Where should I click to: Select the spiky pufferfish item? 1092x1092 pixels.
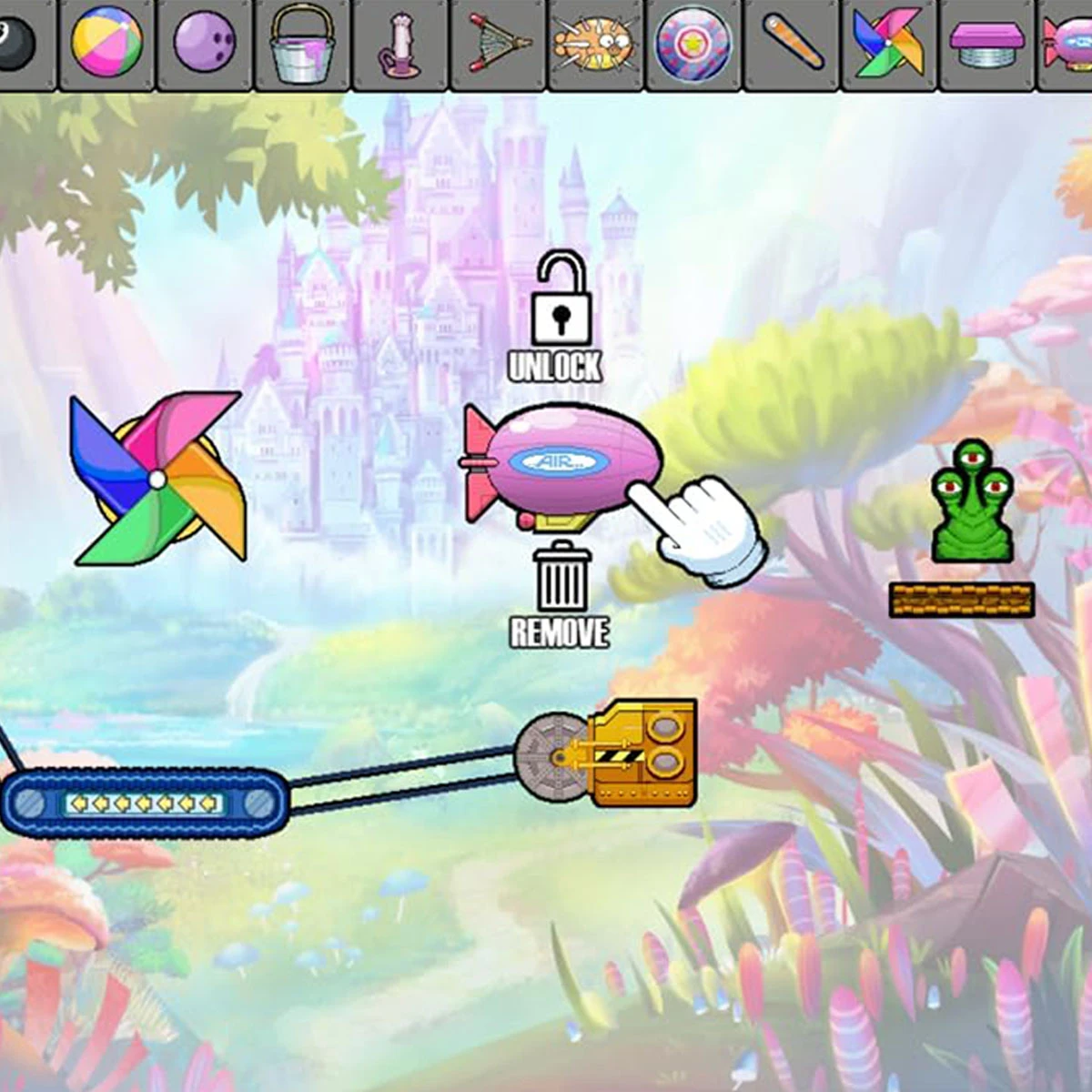coord(596,43)
